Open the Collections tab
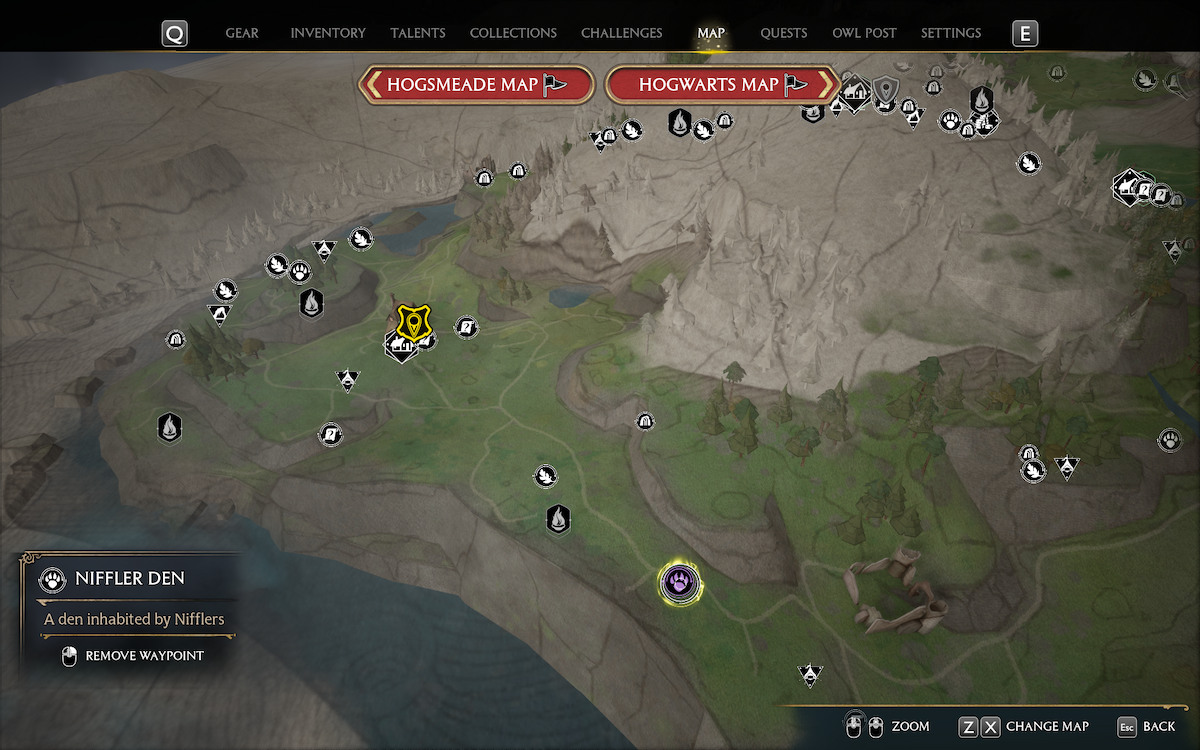 [x=513, y=33]
